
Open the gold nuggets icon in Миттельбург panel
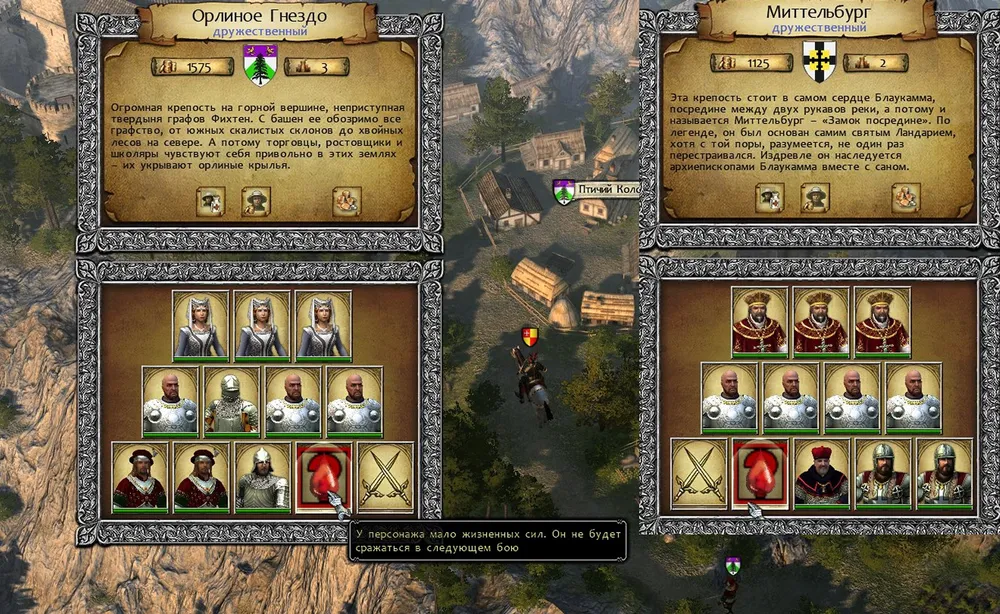tap(905, 198)
